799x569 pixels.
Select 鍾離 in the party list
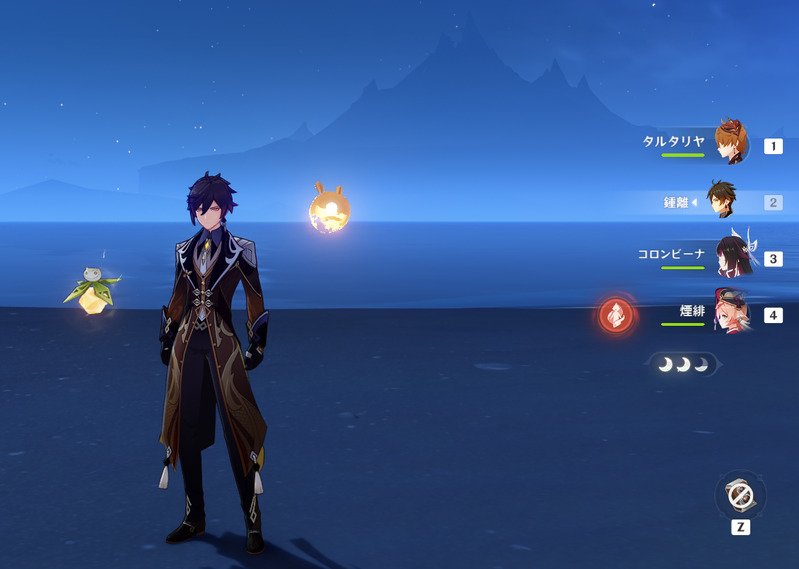point(722,201)
